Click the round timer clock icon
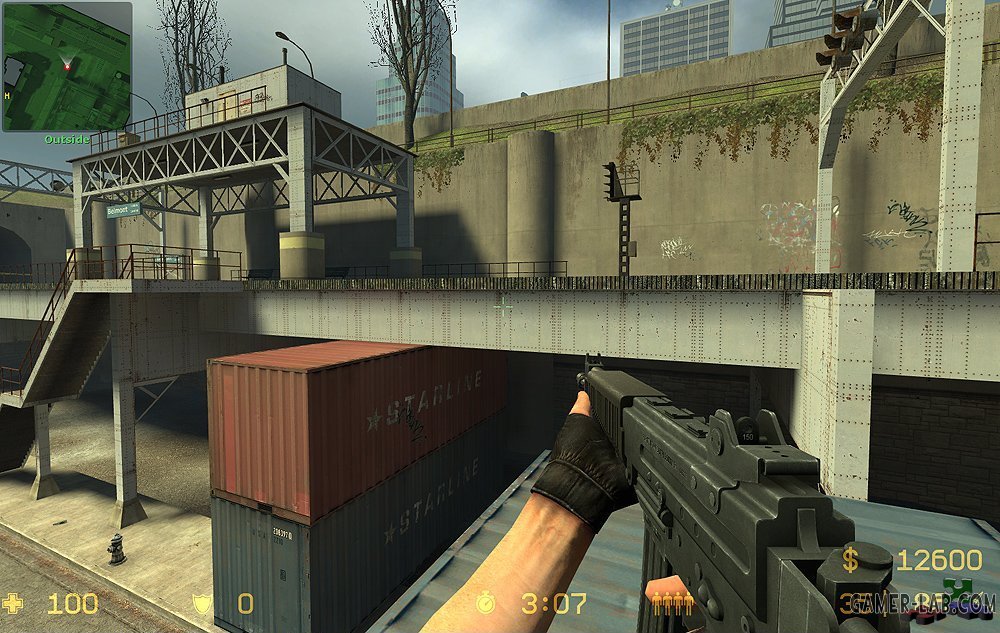 pos(485,603)
